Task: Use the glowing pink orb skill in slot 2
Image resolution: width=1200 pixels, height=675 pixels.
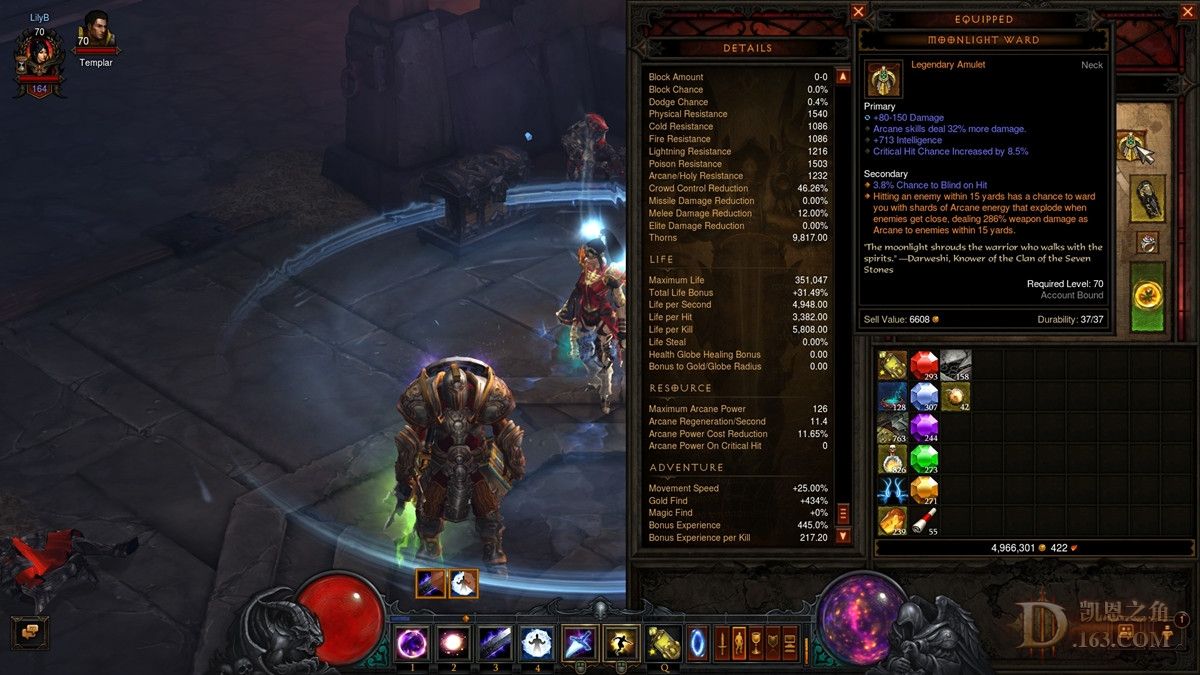Action: [x=453, y=643]
